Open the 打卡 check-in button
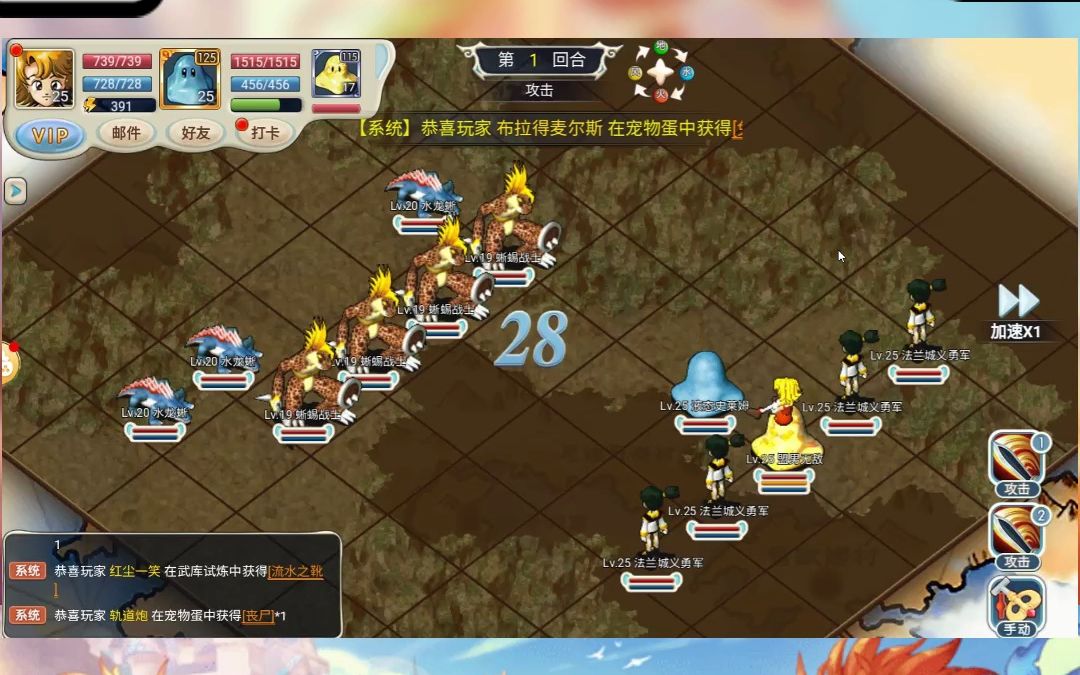Viewport: 1080px width, 675px height. [265, 132]
